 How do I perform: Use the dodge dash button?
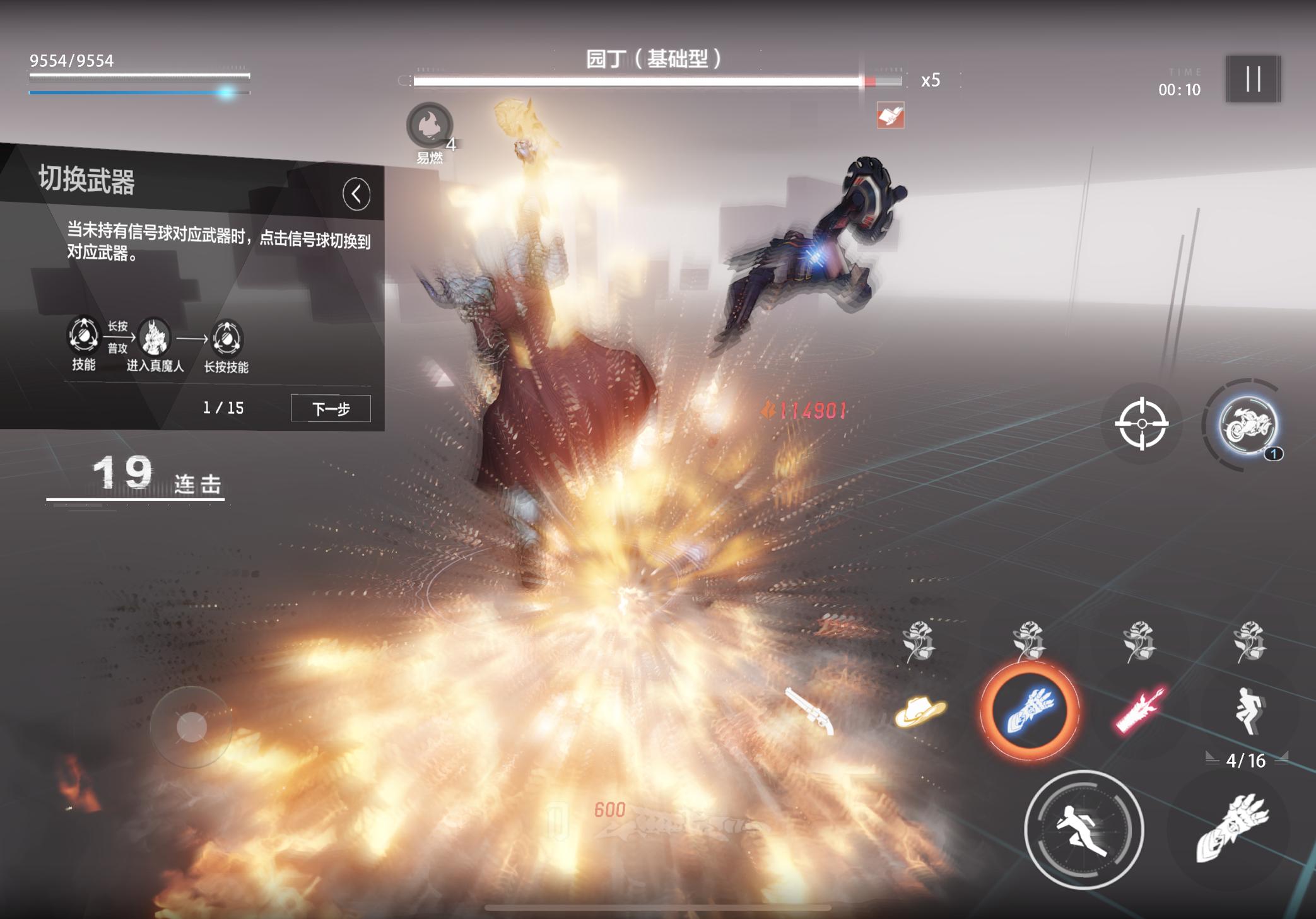1083,830
